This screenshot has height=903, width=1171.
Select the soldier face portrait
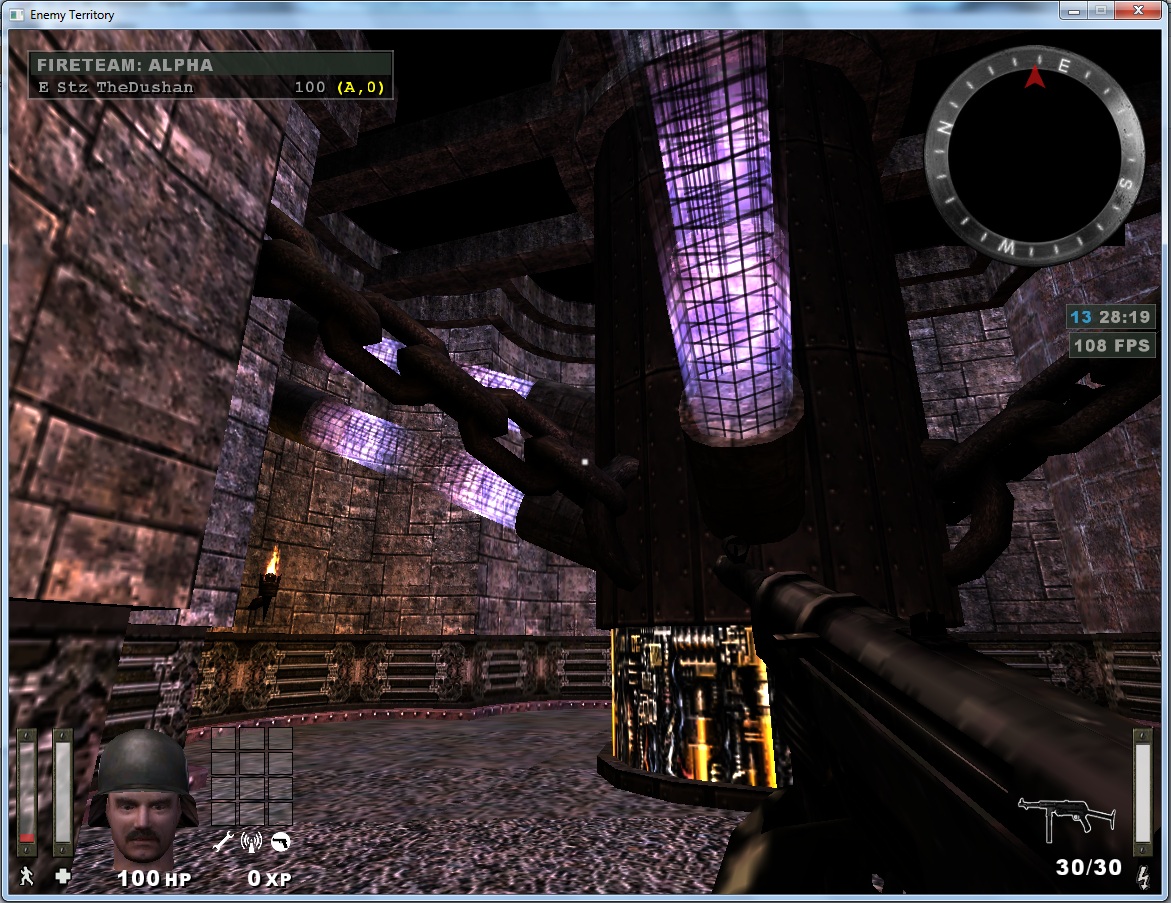point(141,795)
